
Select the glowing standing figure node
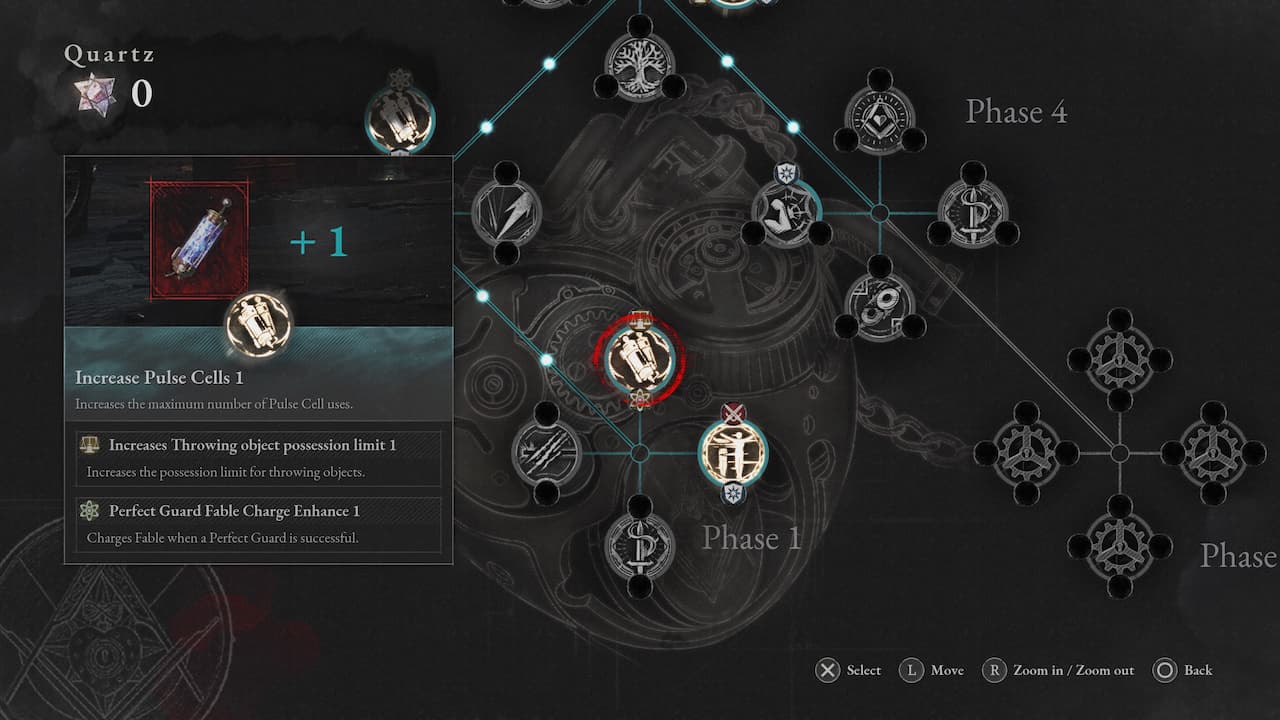733,453
